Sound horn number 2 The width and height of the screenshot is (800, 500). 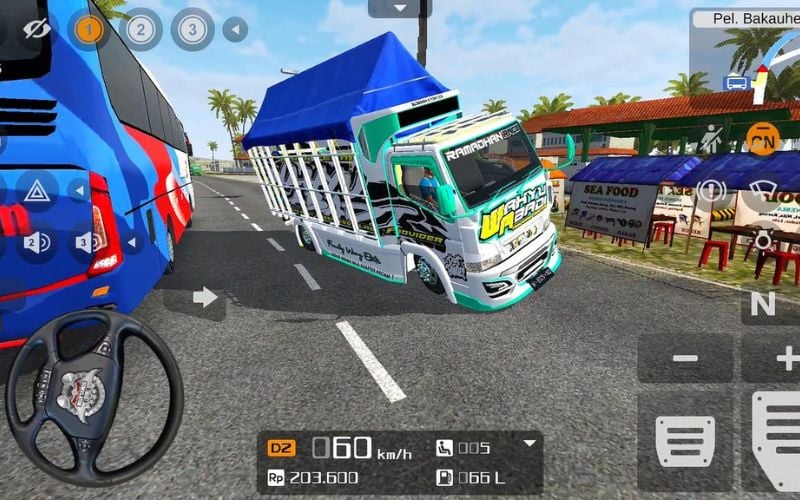coord(37,242)
